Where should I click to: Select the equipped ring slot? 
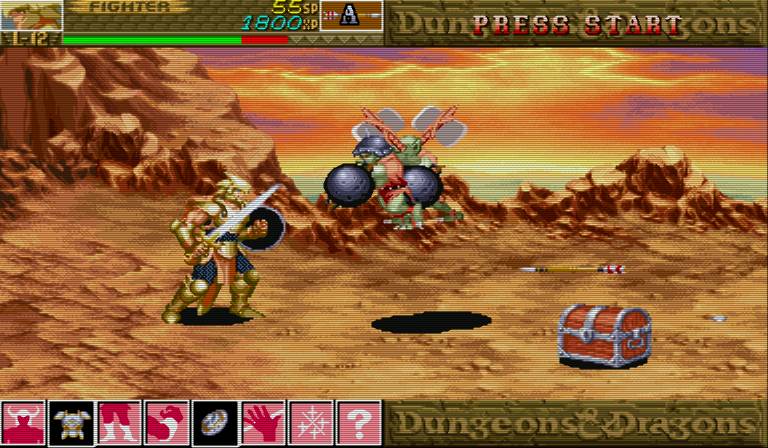tap(215, 422)
